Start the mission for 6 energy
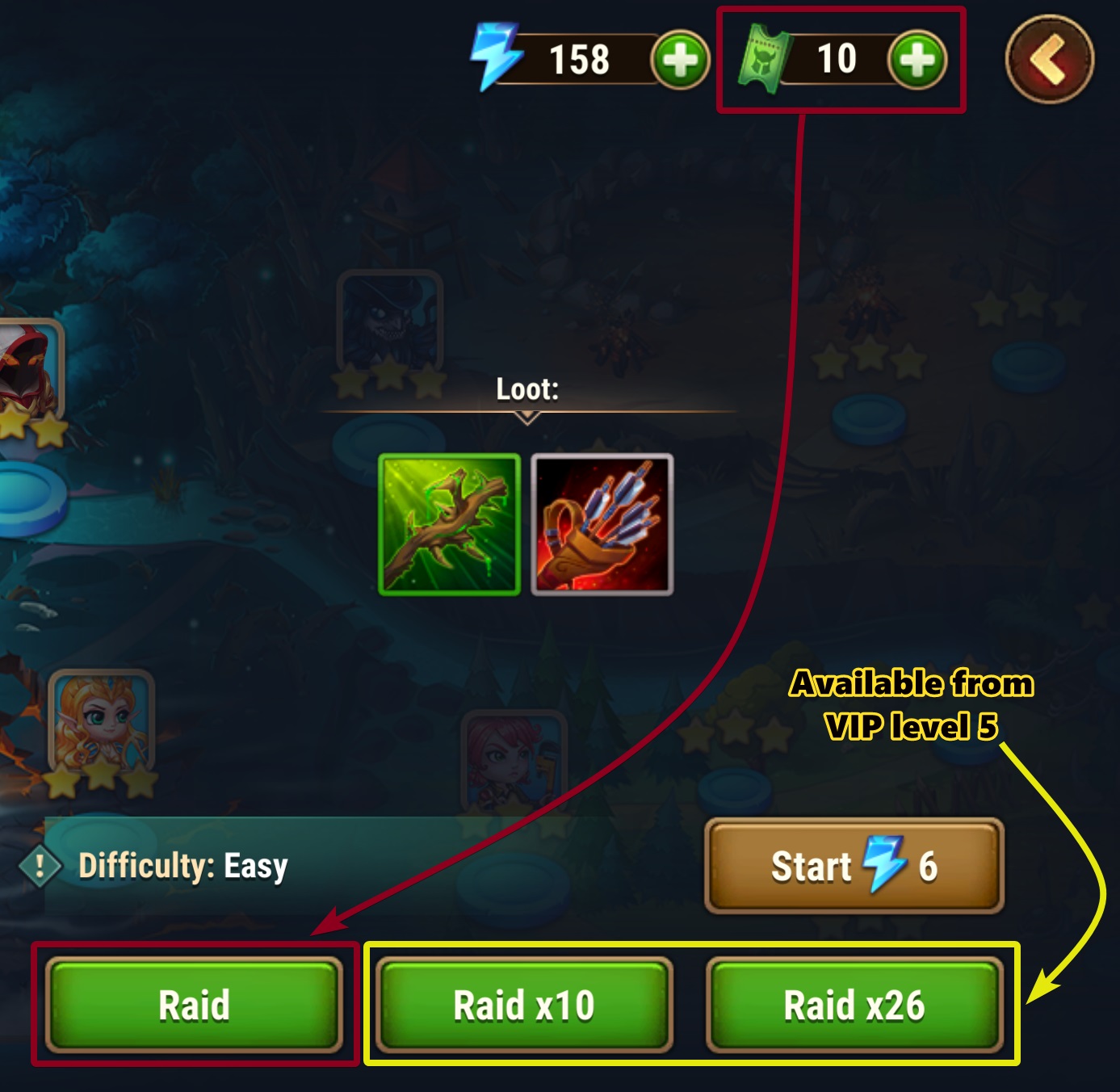 click(854, 867)
